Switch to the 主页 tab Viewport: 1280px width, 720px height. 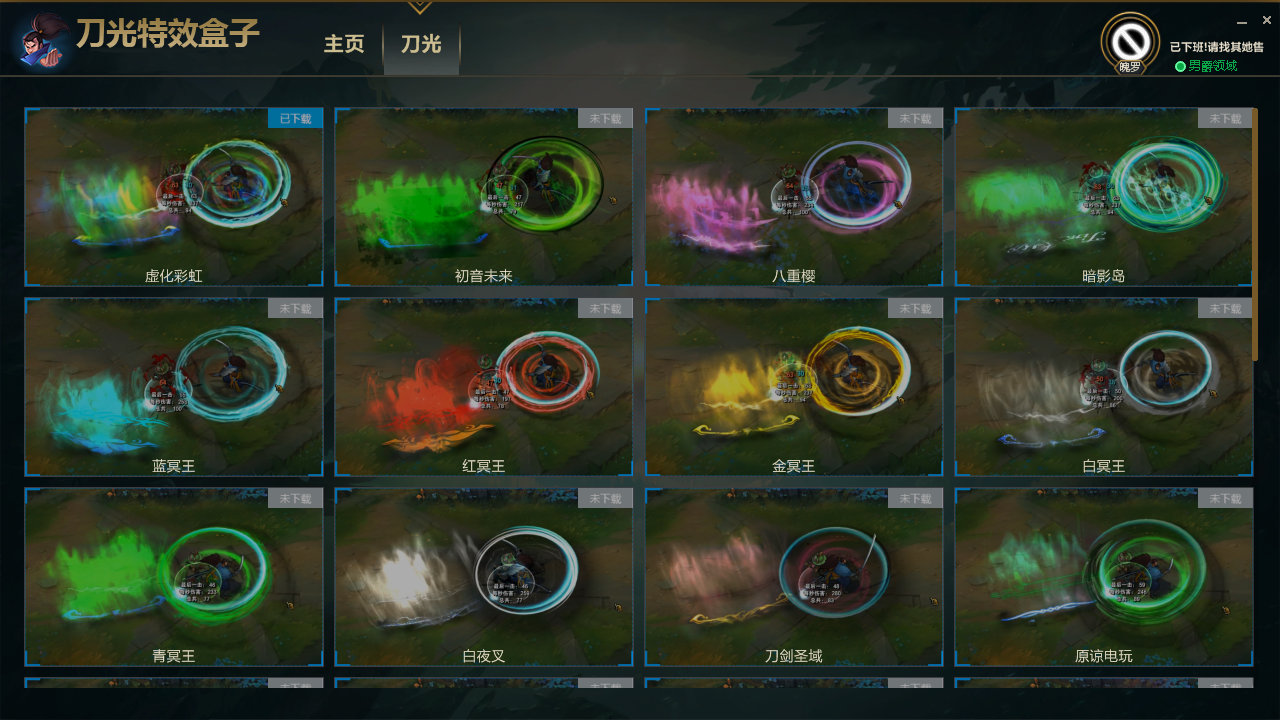343,45
